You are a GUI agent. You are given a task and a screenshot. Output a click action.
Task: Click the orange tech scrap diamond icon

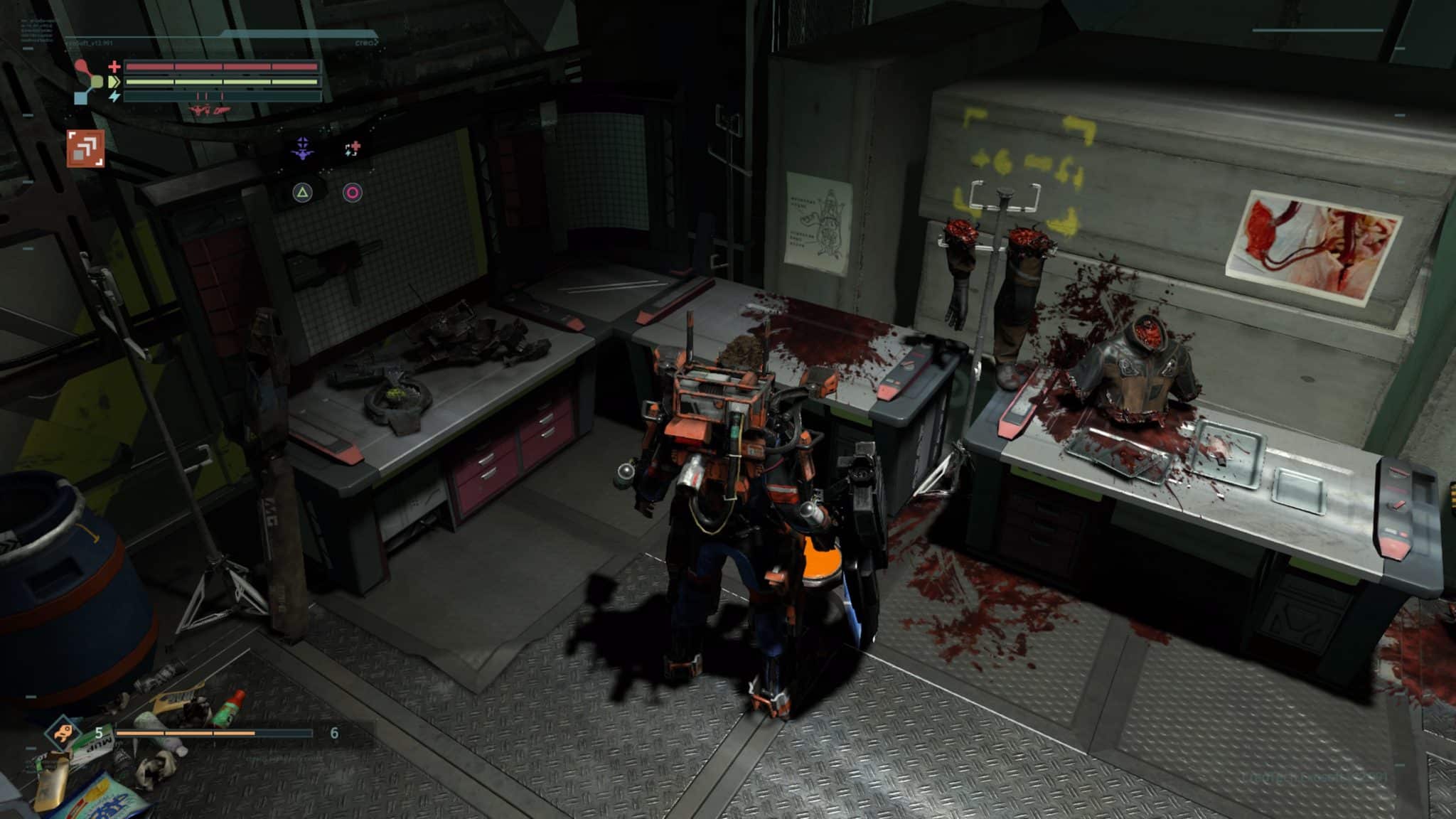click(x=63, y=733)
